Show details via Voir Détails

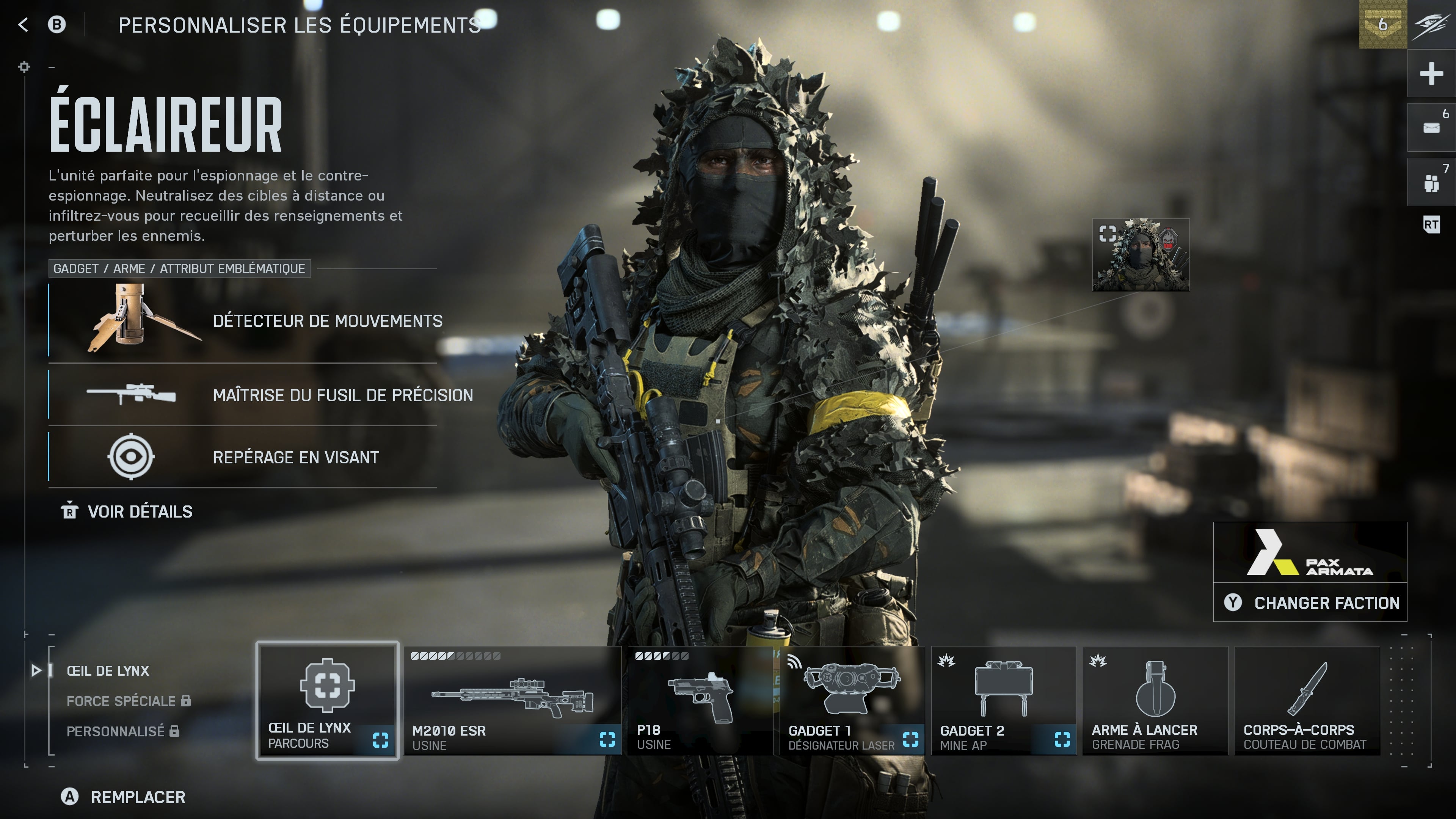[127, 511]
